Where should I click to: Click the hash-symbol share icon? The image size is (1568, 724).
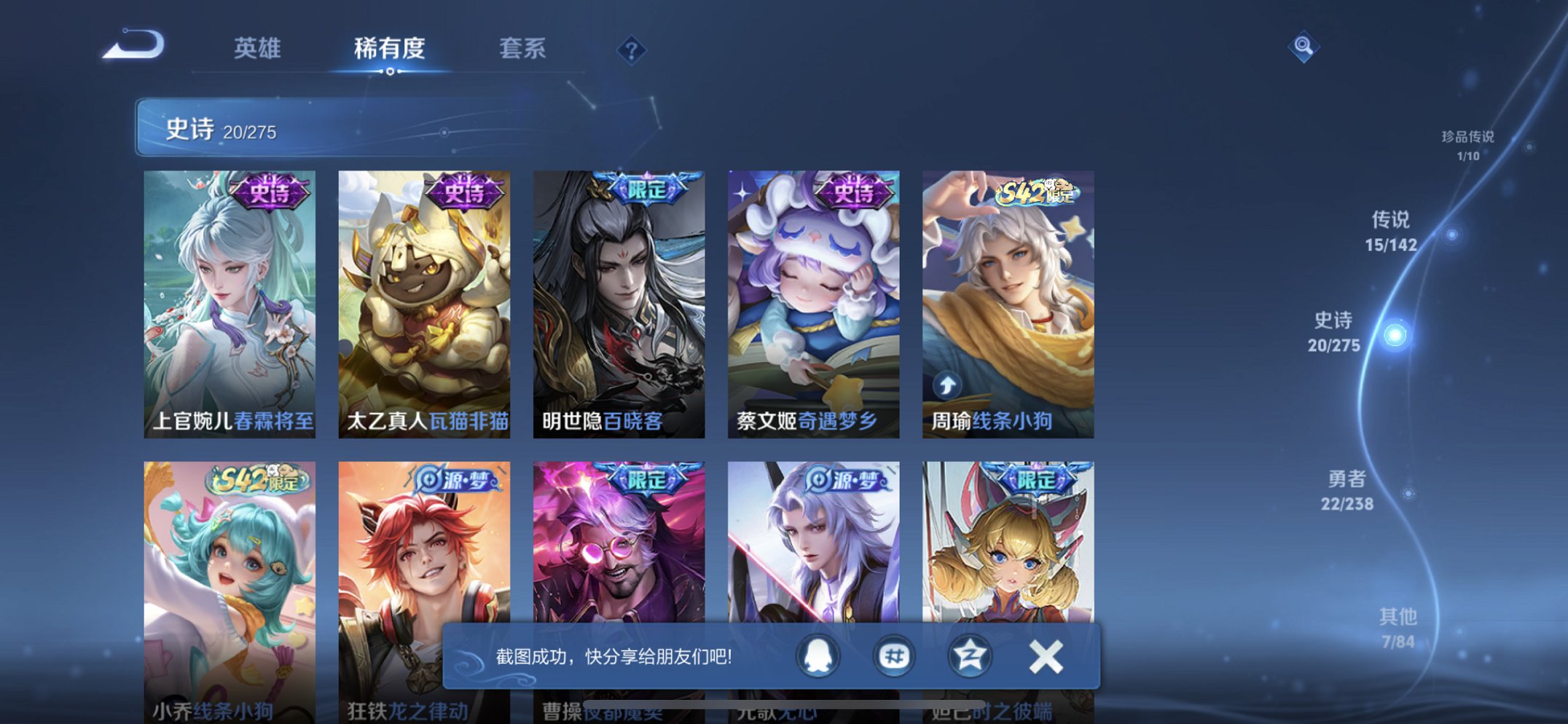(x=895, y=655)
